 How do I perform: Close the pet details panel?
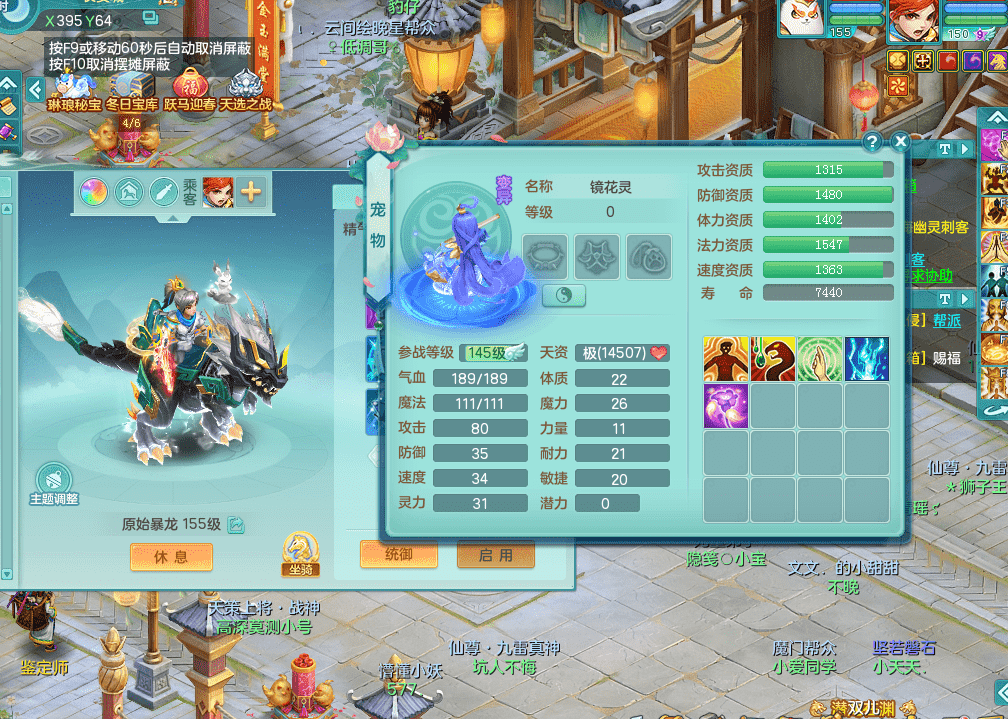[x=900, y=142]
